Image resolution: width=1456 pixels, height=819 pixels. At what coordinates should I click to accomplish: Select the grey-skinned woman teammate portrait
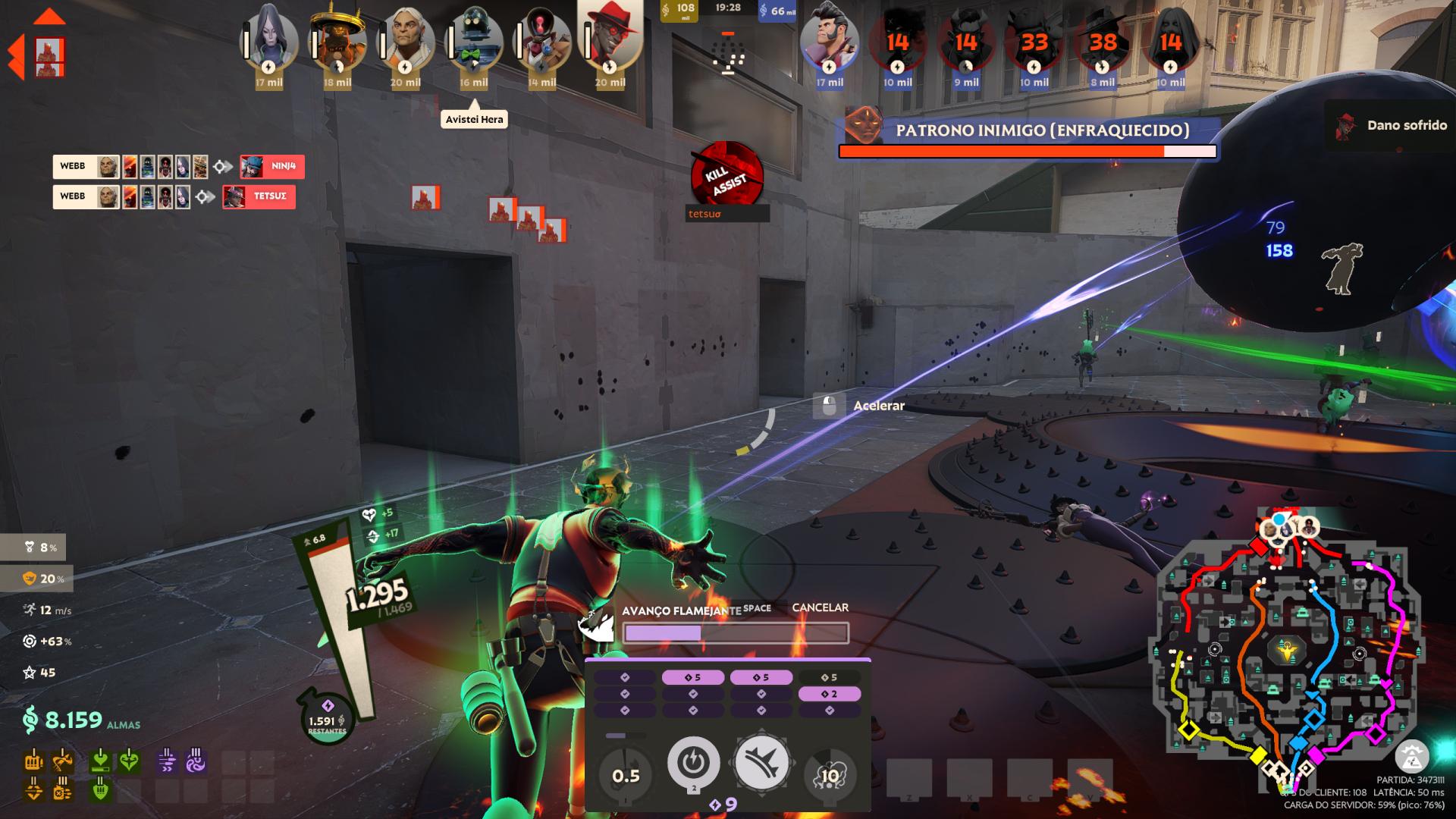[269, 38]
